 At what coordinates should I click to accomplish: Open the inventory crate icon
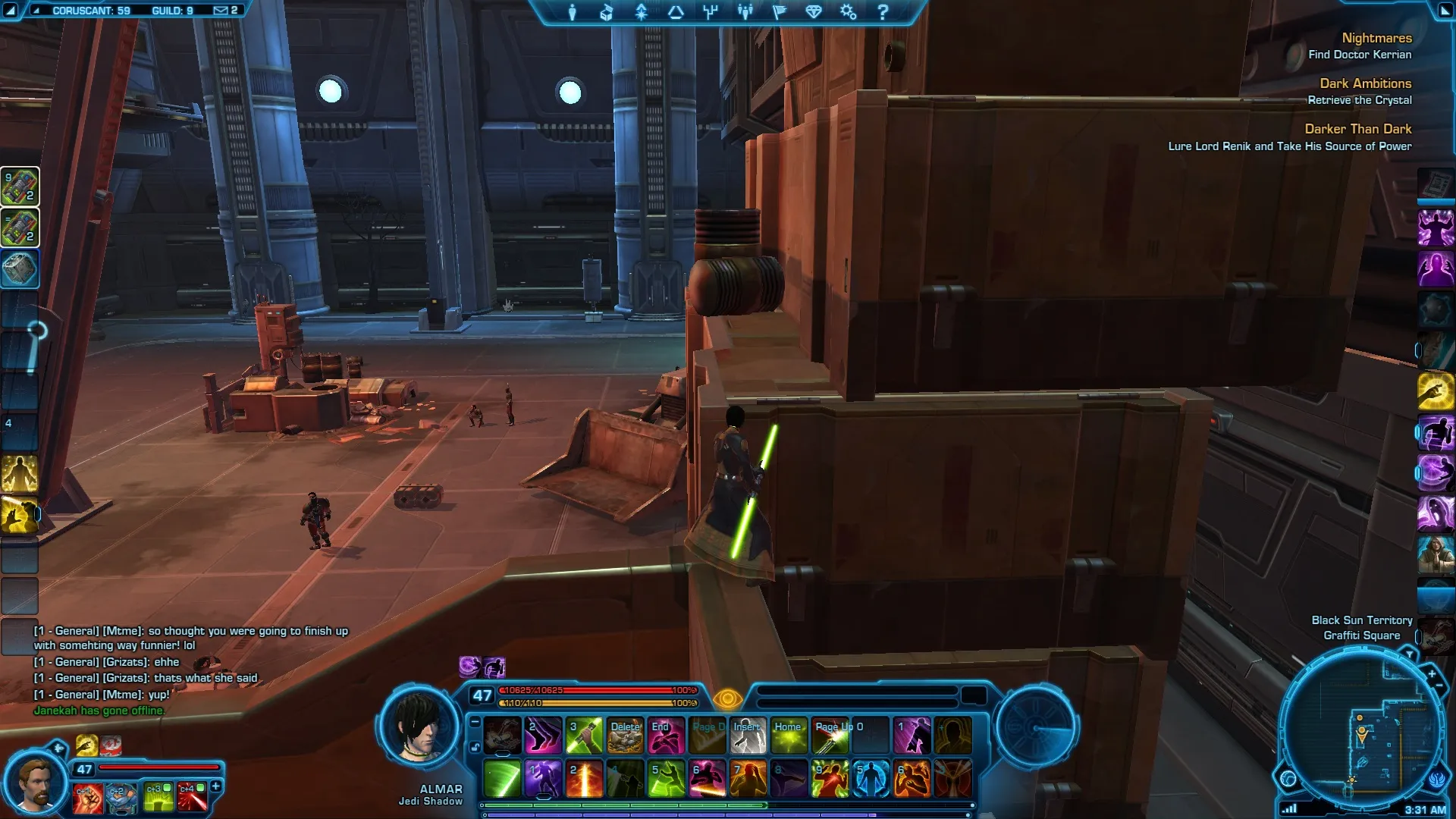click(x=607, y=12)
